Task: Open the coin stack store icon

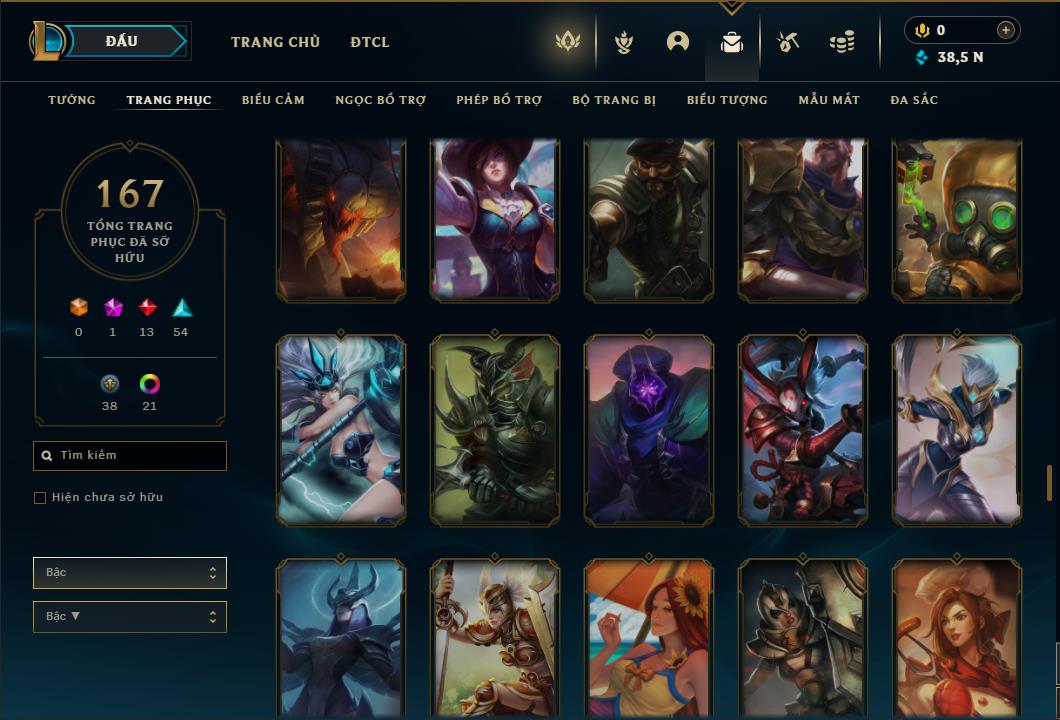Action: 842,42
